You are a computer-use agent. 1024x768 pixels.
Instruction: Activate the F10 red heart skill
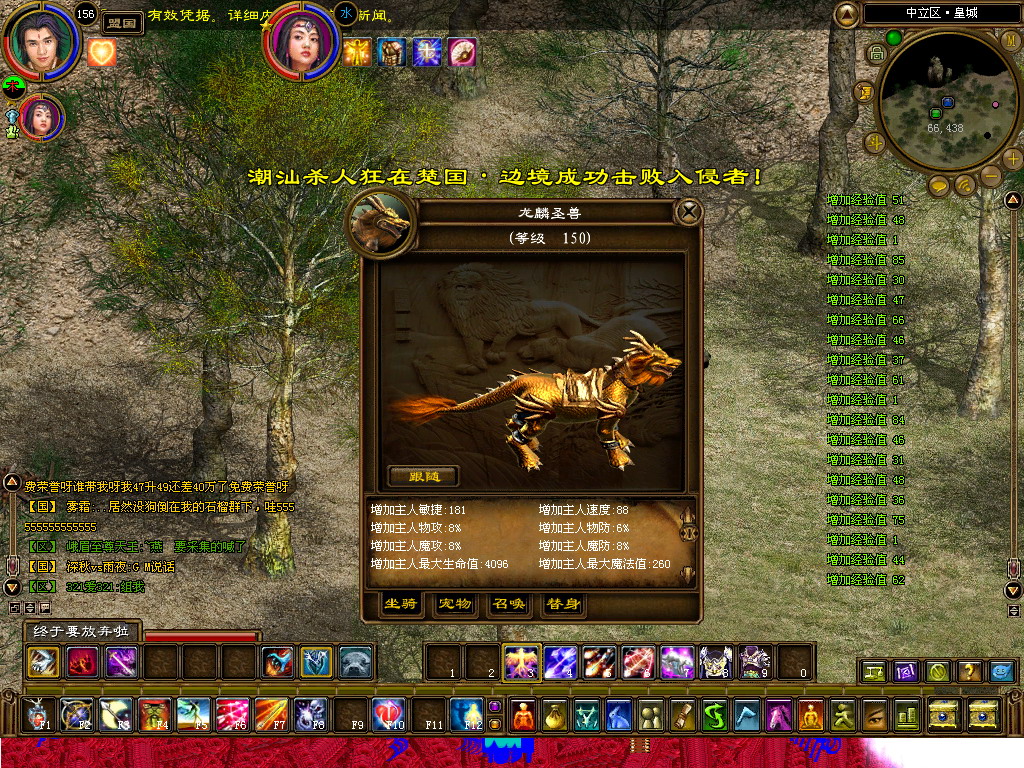point(388,714)
